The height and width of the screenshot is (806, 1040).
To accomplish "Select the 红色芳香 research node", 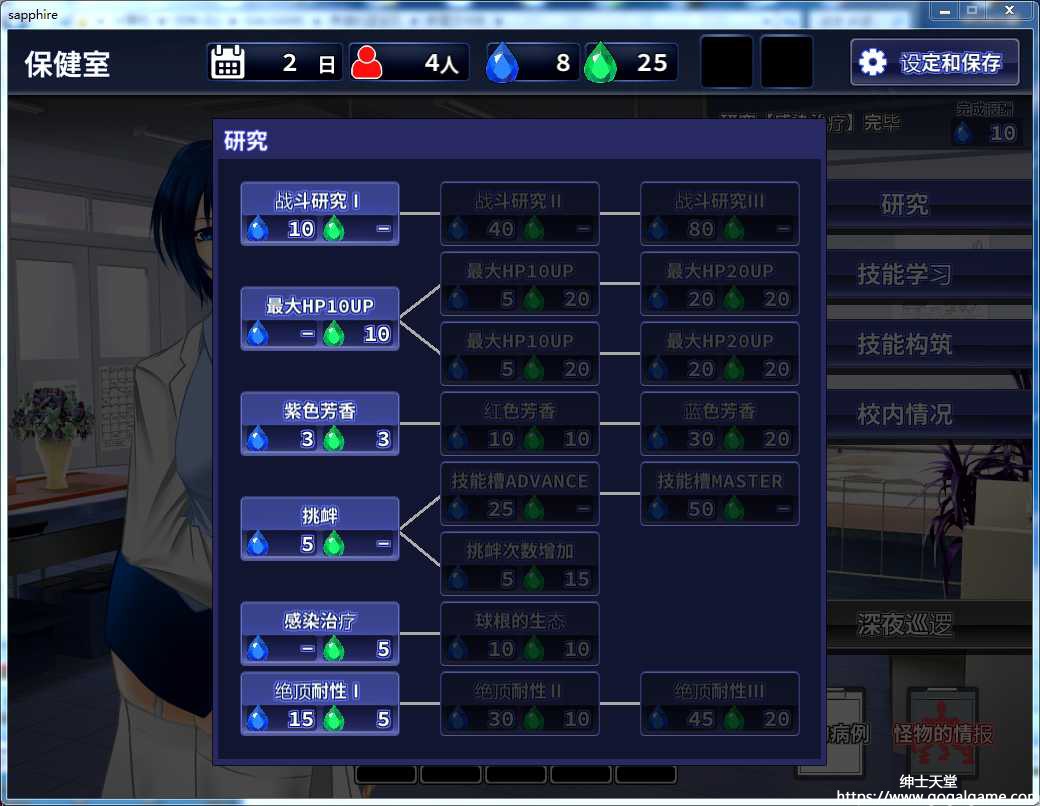I will click(x=520, y=424).
